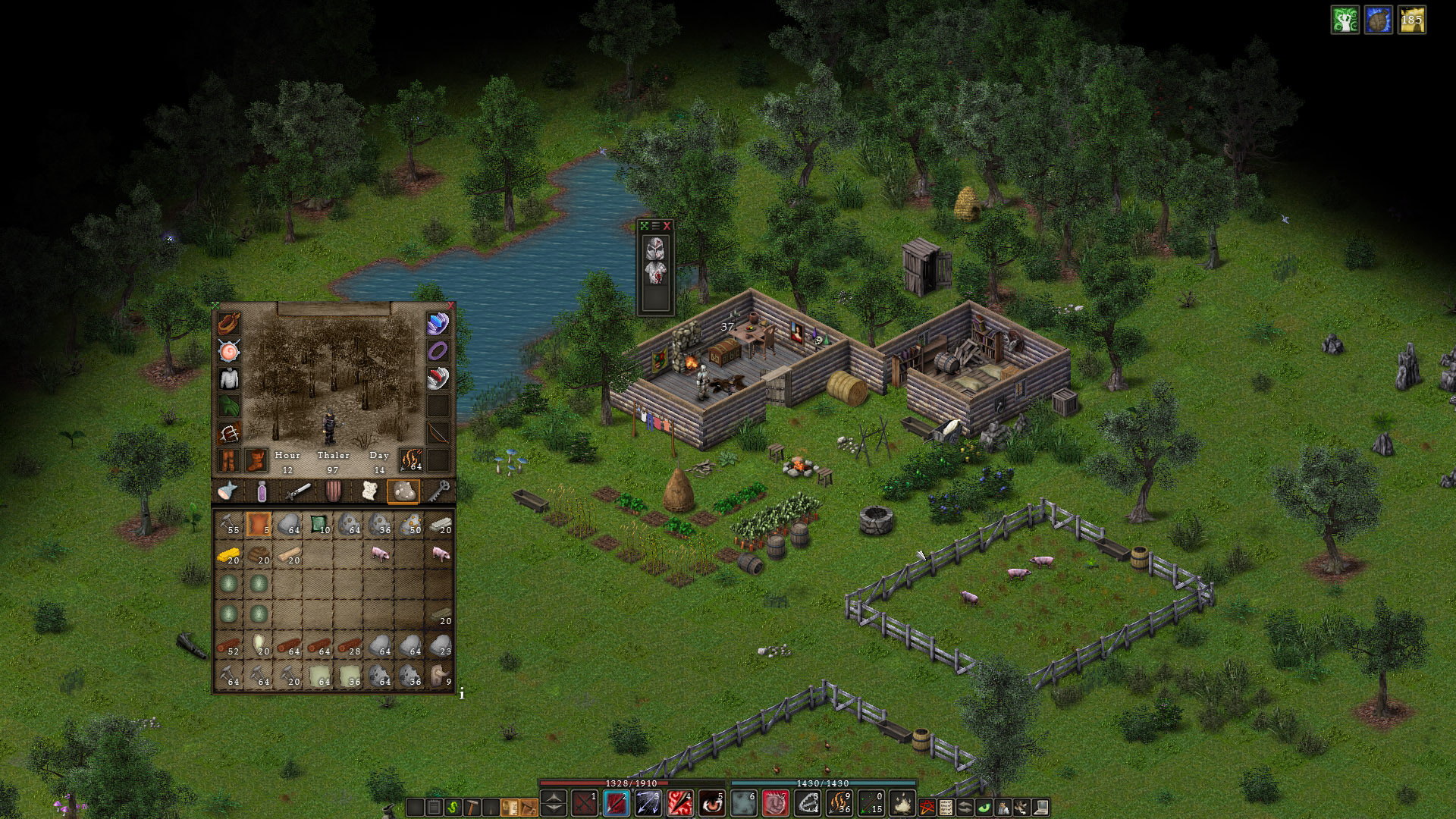Switch to the potions inventory tab

pos(262,491)
